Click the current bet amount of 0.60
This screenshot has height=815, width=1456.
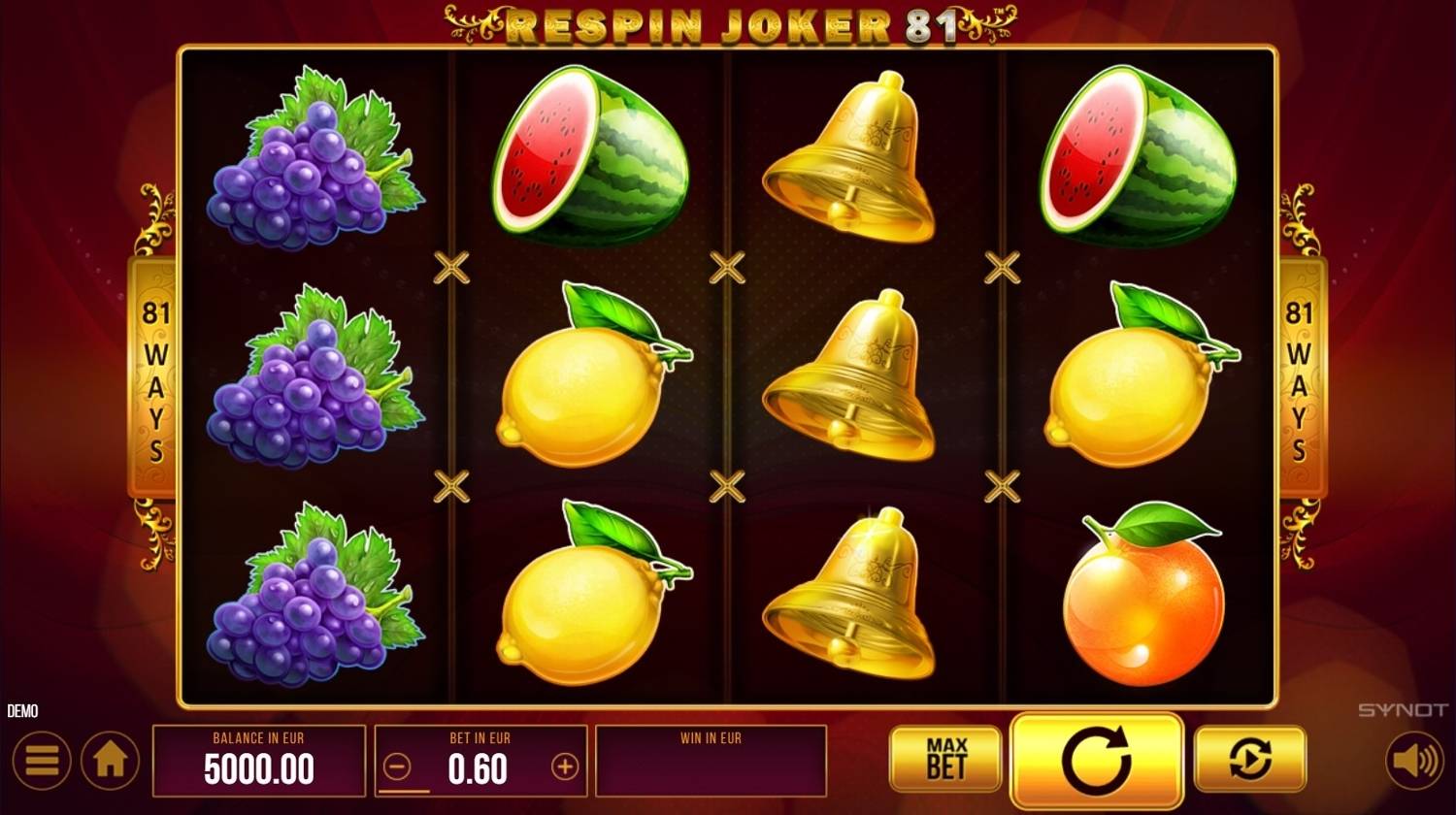[x=479, y=768]
